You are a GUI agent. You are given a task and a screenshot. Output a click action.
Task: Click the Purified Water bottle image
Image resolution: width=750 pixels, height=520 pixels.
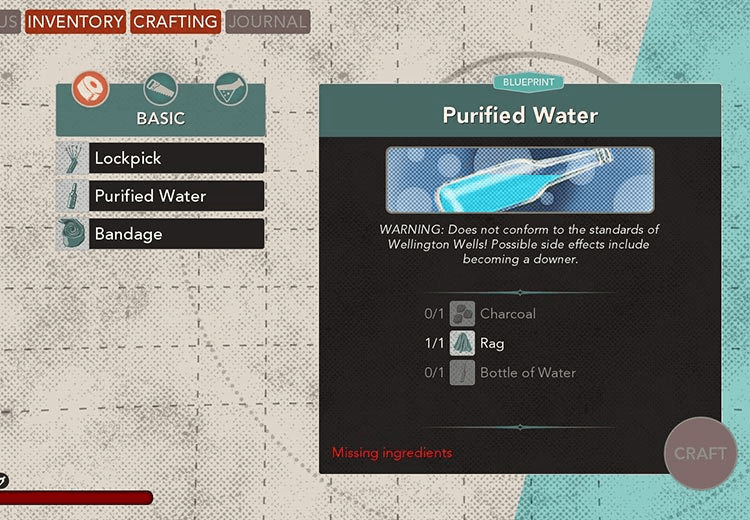tap(520, 180)
